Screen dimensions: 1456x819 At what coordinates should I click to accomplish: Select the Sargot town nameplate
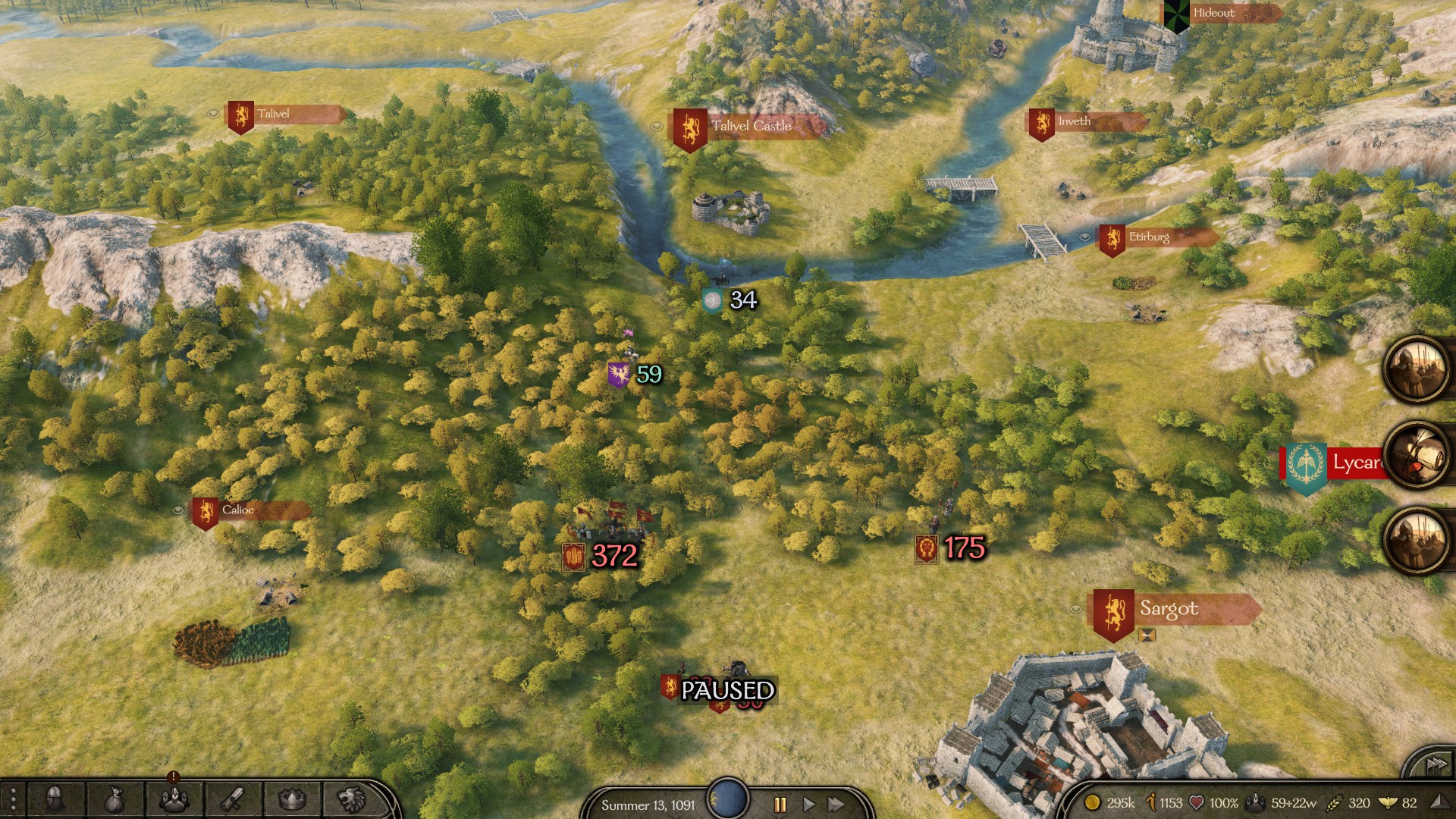(x=1175, y=610)
